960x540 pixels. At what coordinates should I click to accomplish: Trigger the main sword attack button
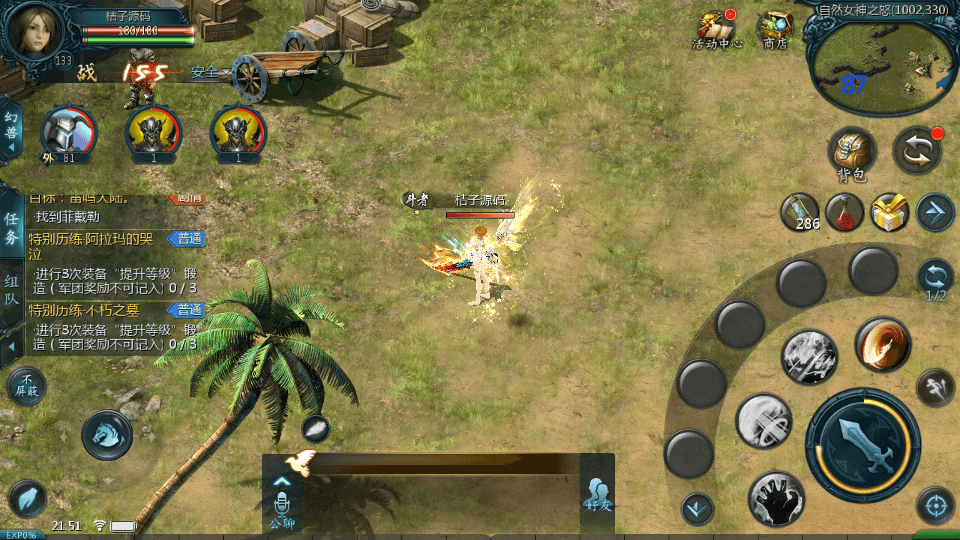(x=862, y=444)
